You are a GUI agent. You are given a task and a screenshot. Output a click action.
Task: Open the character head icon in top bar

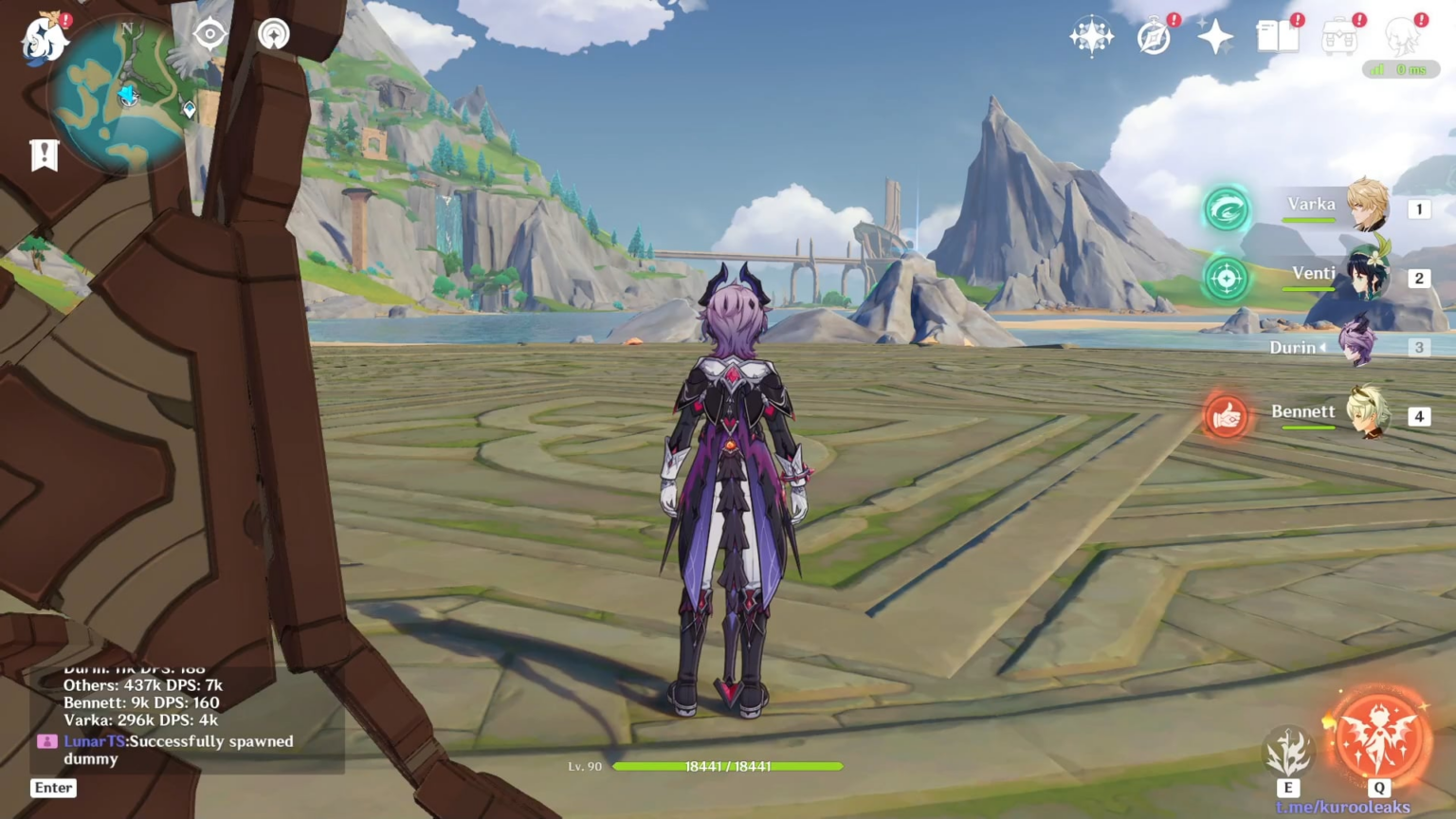coord(1401,38)
